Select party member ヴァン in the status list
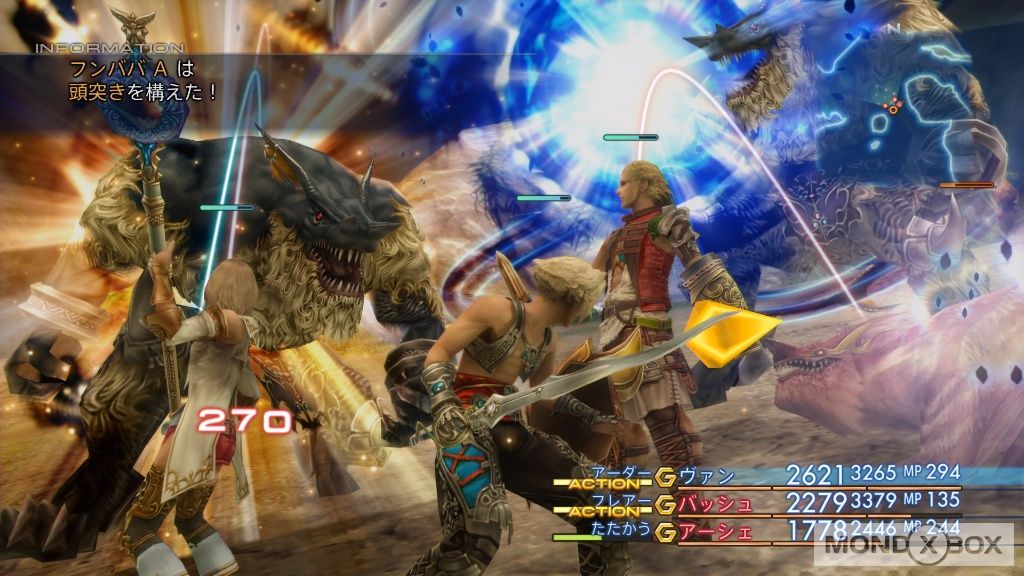Viewport: 1024px width, 576px height. click(706, 476)
